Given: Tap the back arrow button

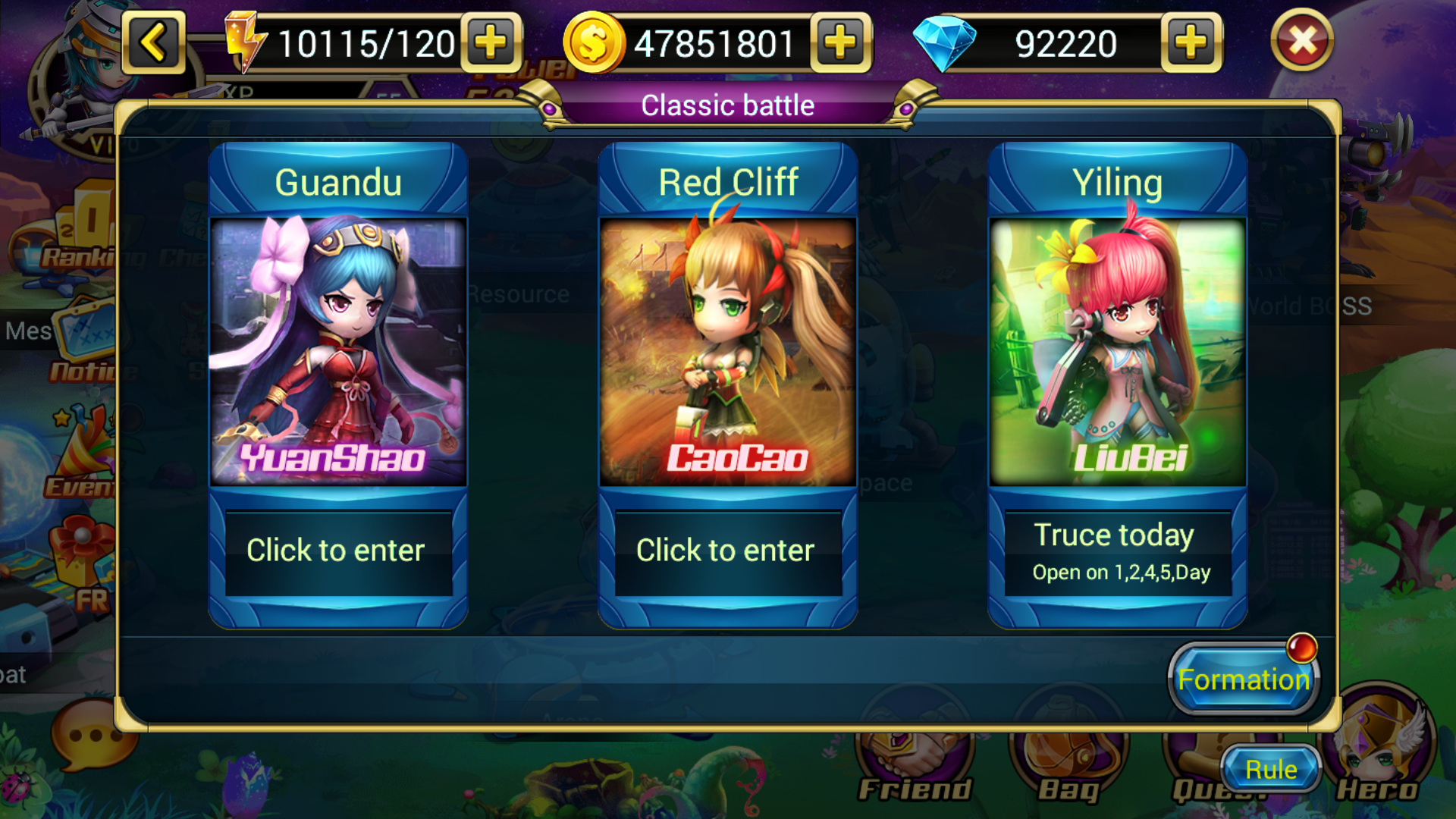Looking at the screenshot, I should [152, 42].
